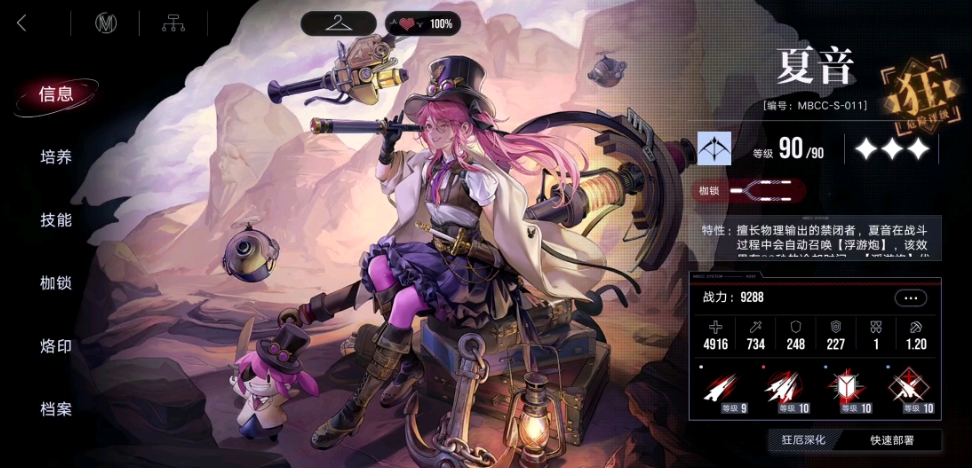
Task: Open the hierarchy tree icon
Action: click(174, 23)
